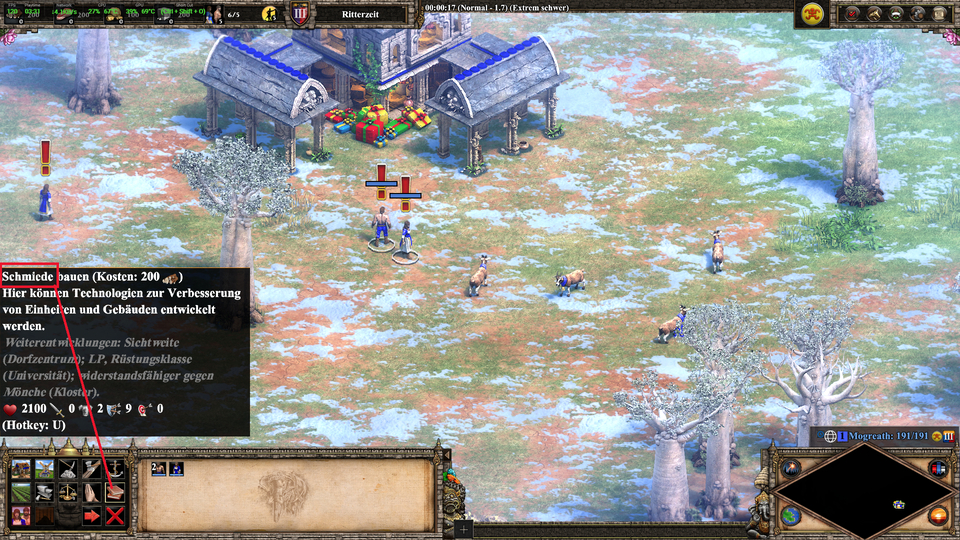
Task: Click the sunset button beside the minimap
Action: click(x=937, y=515)
